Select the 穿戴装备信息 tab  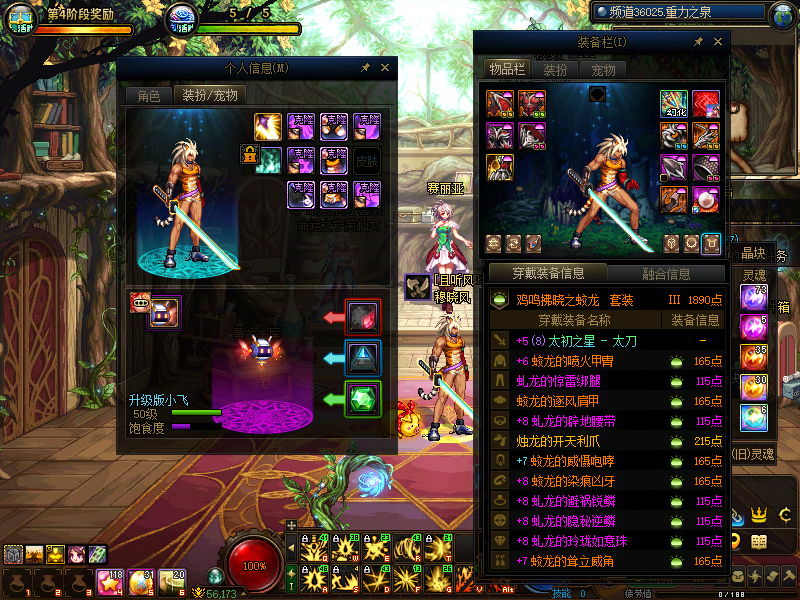pyautogui.click(x=547, y=273)
